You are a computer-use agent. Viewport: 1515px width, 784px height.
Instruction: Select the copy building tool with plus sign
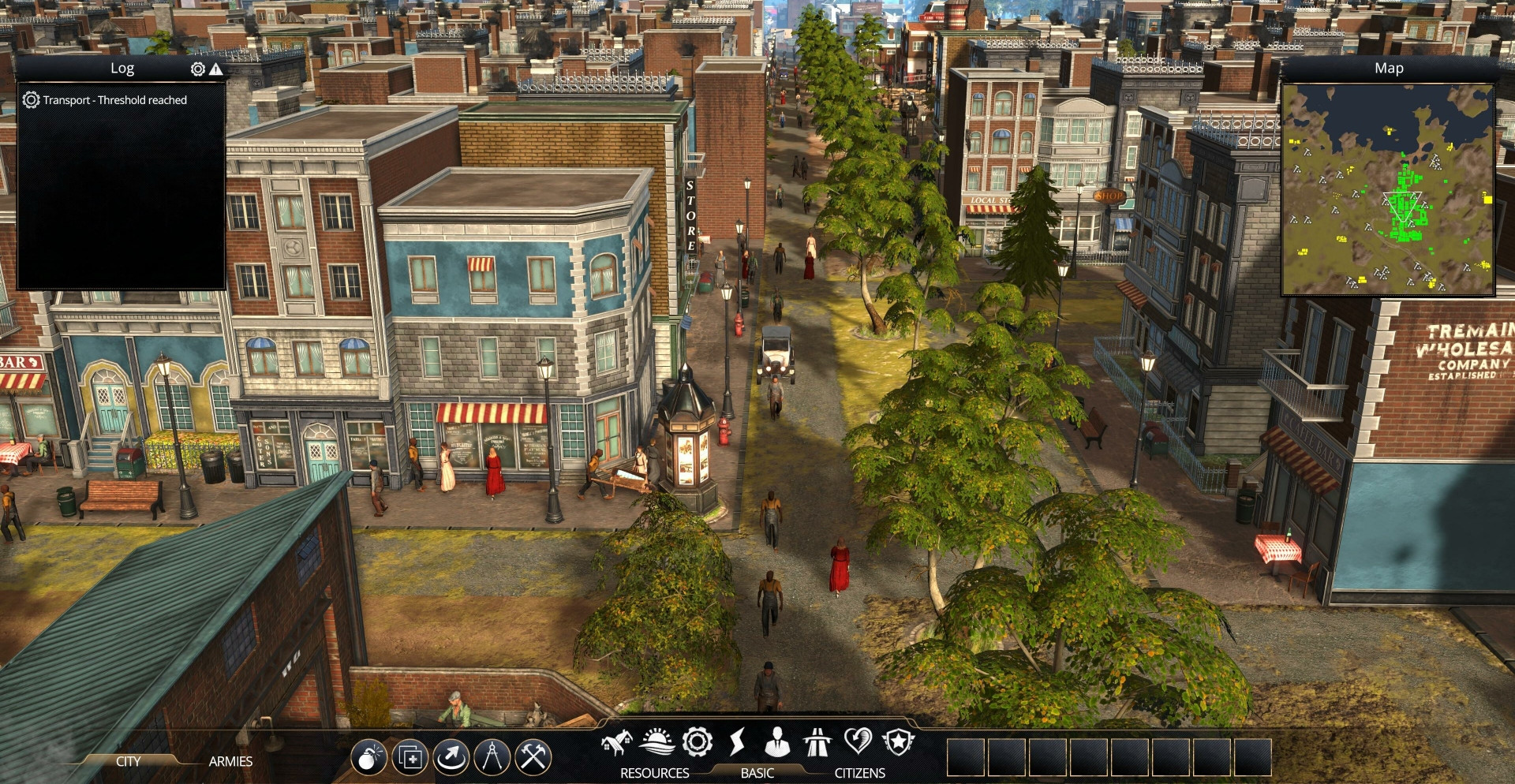coord(410,758)
